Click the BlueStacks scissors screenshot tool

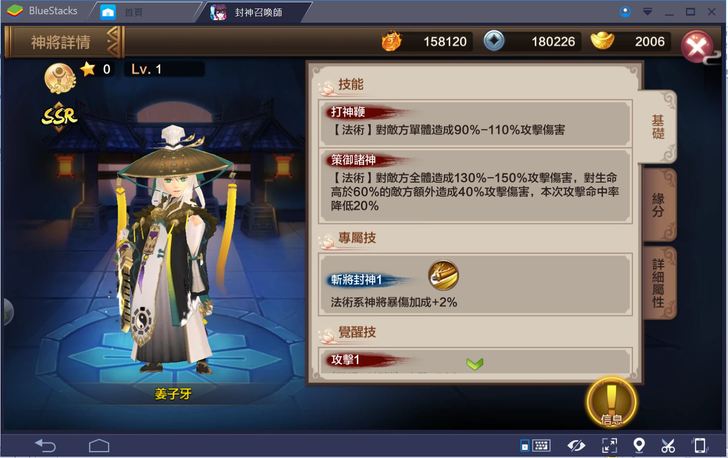click(669, 445)
